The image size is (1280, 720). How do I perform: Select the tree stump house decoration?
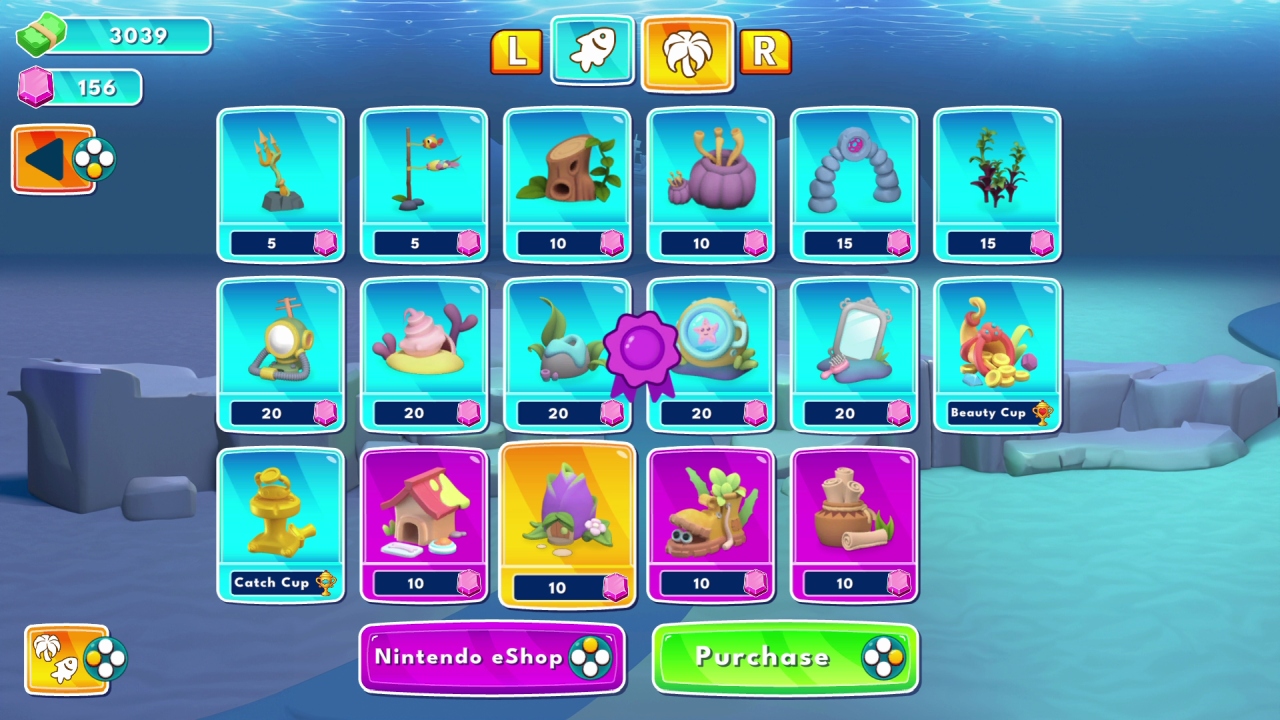567,185
